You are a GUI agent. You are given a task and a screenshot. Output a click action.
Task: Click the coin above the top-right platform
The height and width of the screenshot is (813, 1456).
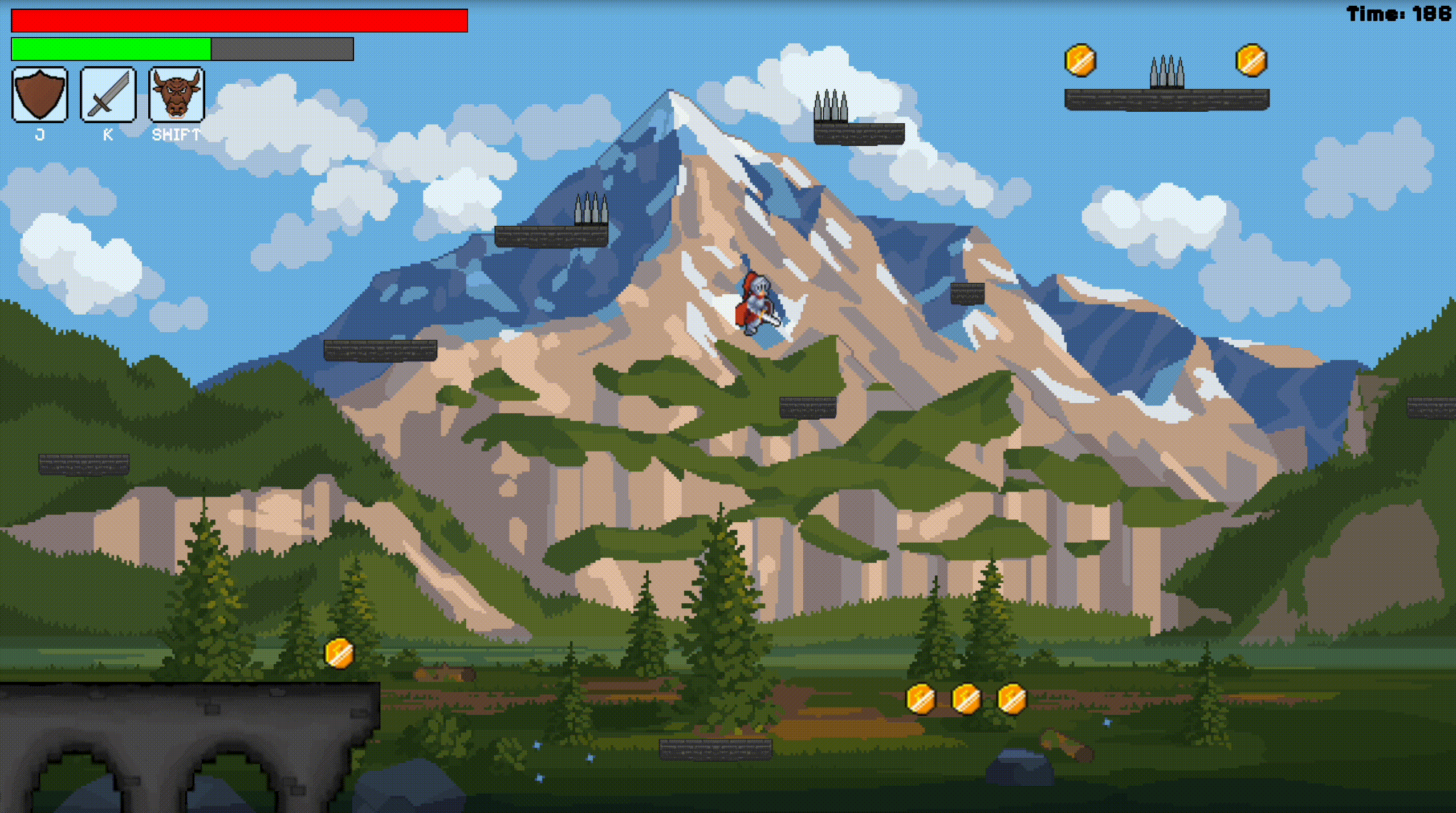[1082, 60]
